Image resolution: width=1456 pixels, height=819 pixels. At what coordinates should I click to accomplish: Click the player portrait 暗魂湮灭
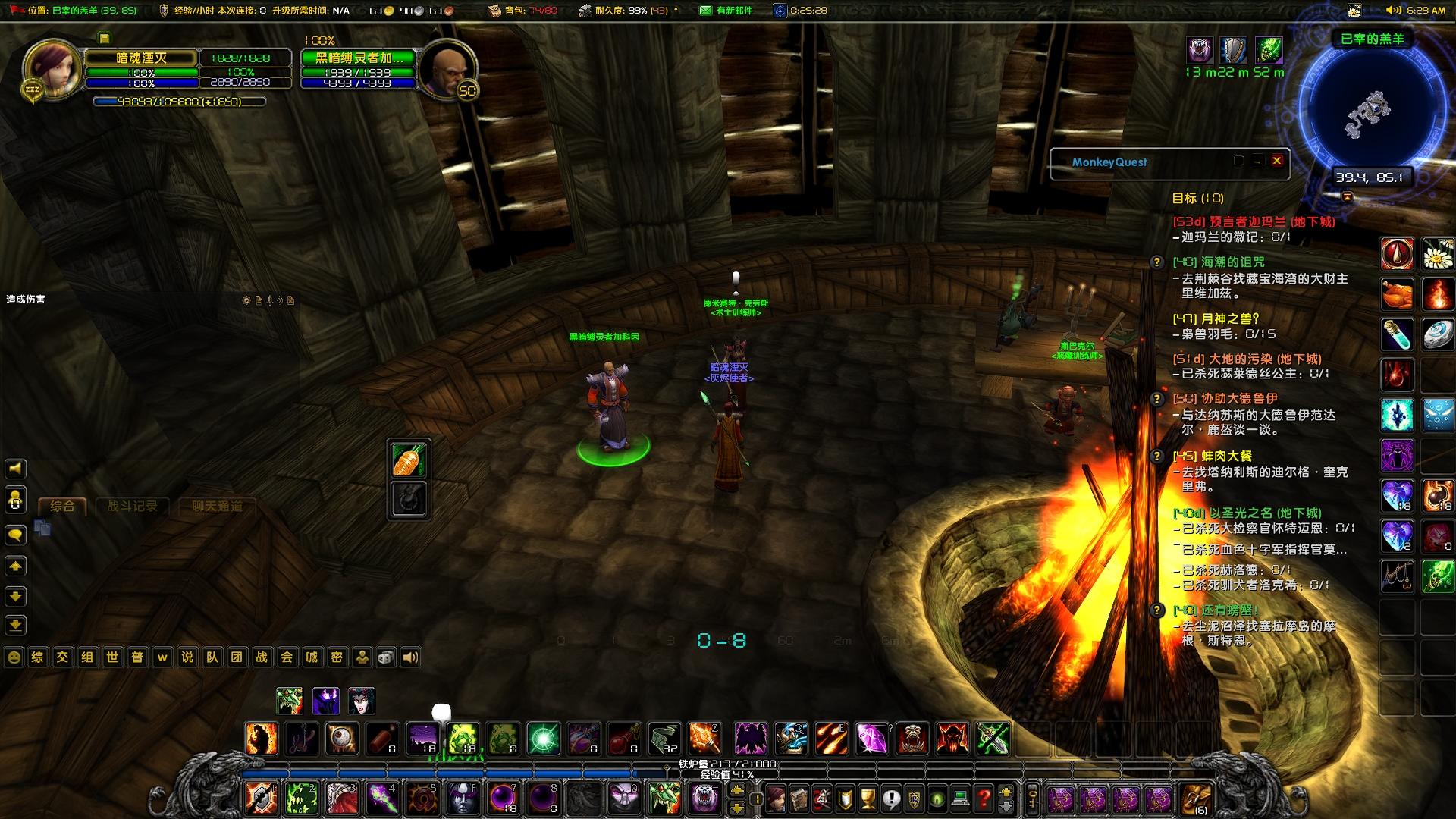point(52,68)
